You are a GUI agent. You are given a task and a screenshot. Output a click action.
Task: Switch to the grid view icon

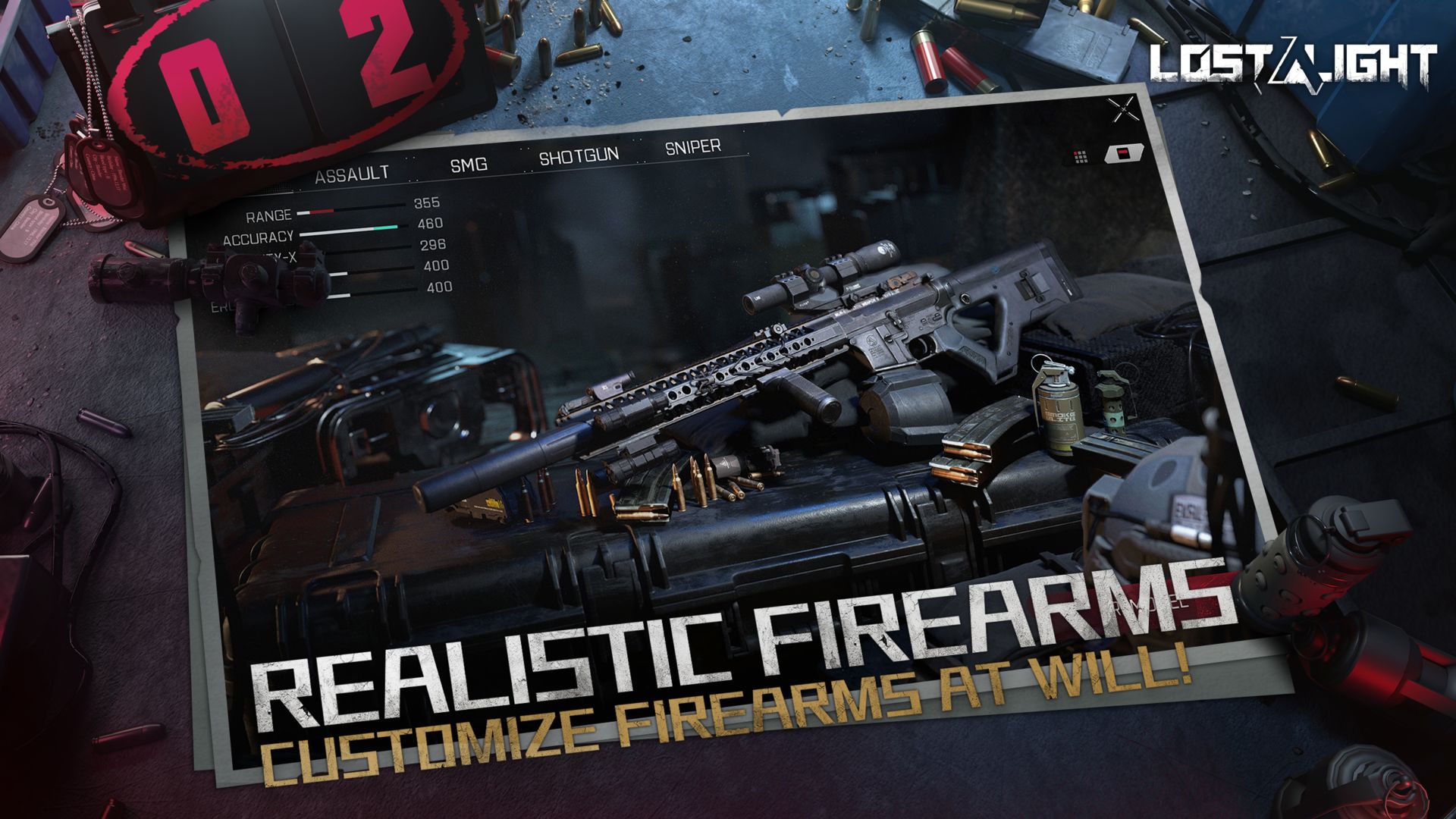pos(1081,157)
